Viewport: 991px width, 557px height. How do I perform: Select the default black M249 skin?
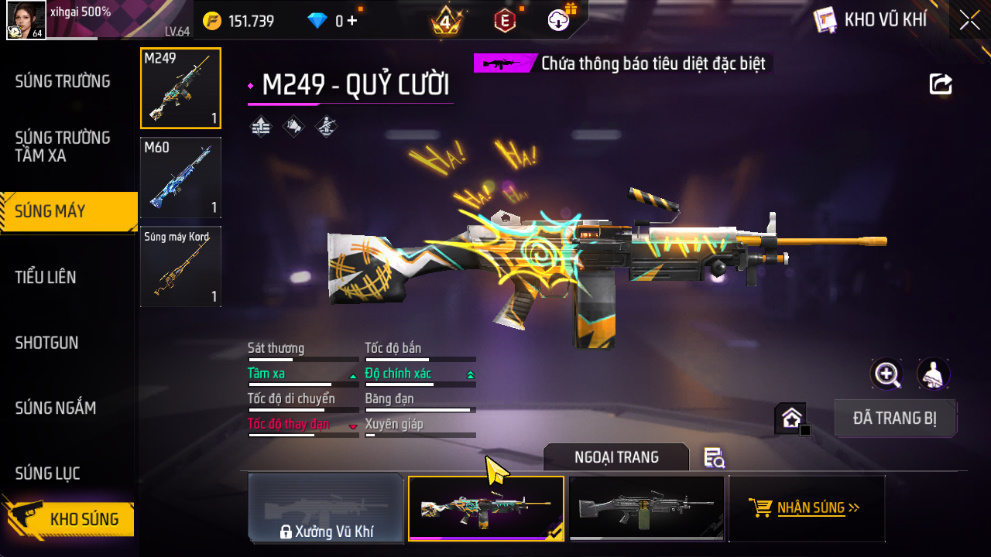[x=646, y=508]
